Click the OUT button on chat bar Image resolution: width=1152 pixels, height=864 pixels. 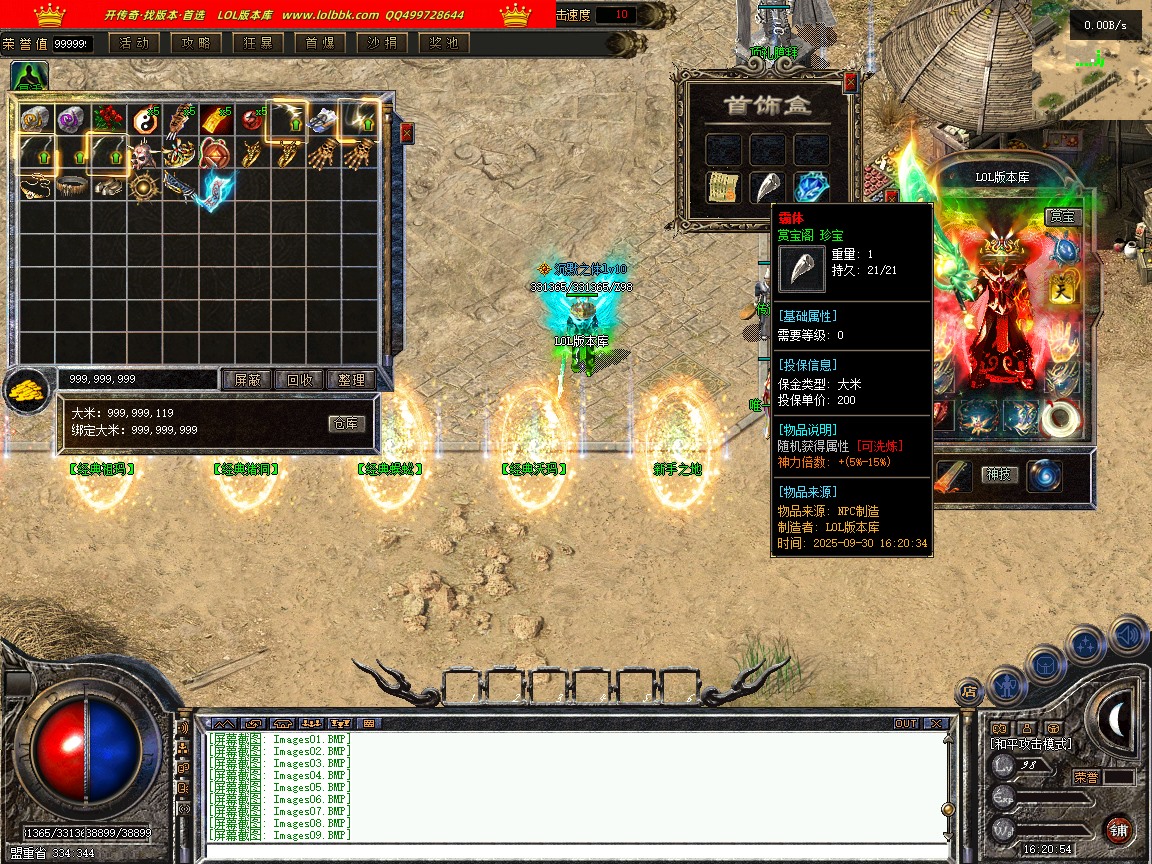click(x=906, y=723)
